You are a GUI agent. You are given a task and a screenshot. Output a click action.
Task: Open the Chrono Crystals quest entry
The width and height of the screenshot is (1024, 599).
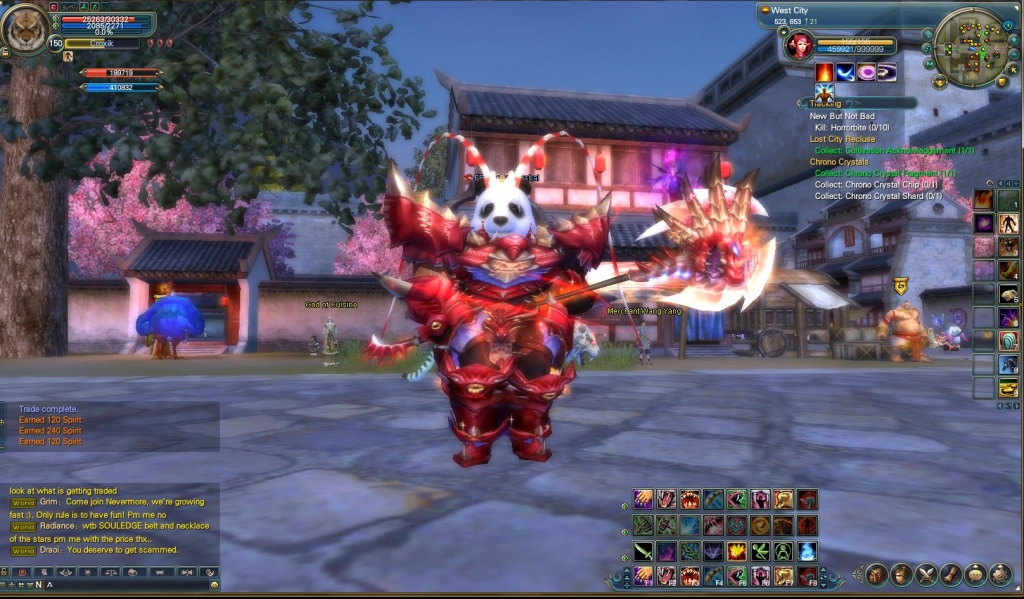[x=839, y=162]
